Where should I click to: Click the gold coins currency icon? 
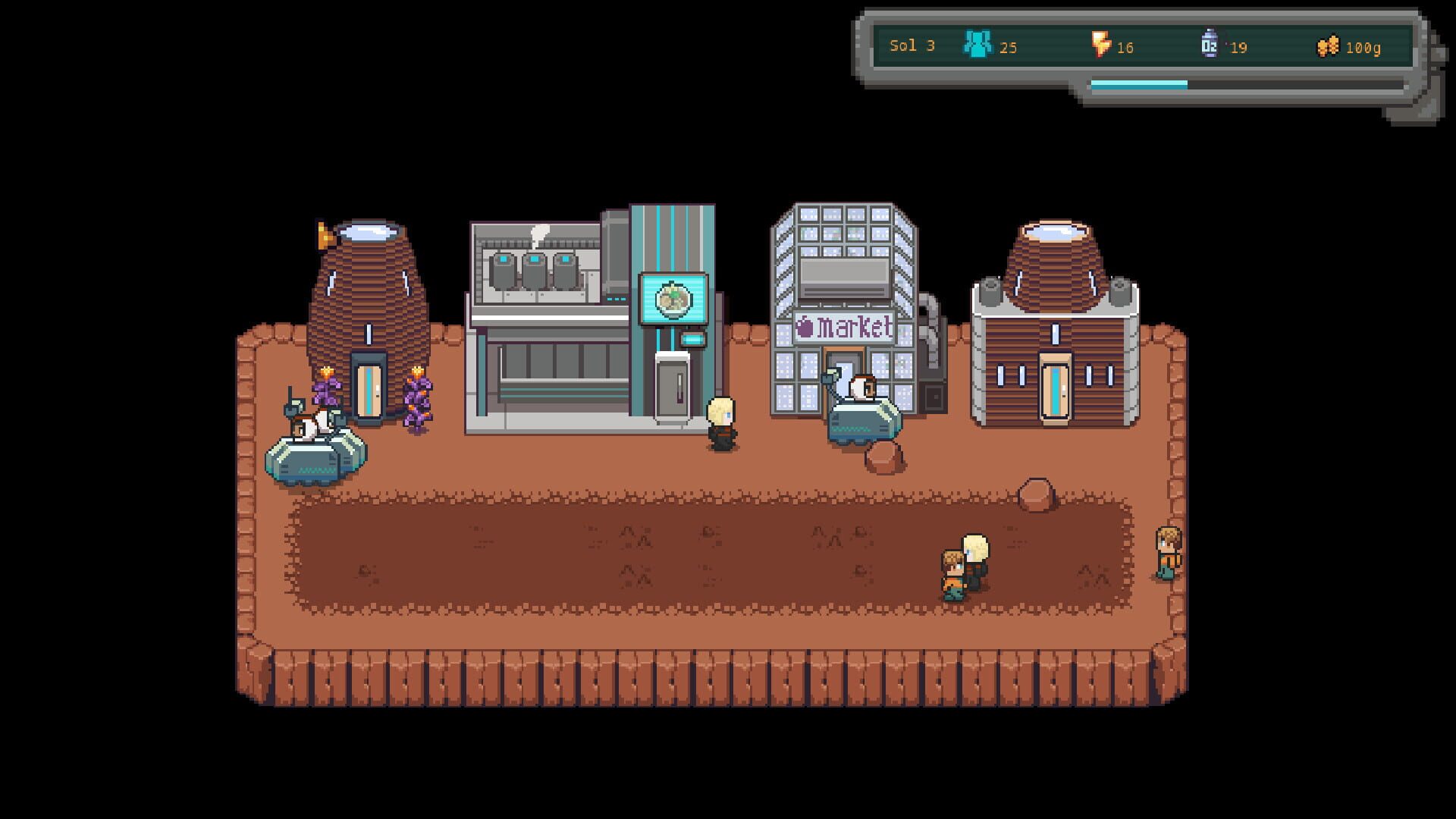pos(1329,45)
